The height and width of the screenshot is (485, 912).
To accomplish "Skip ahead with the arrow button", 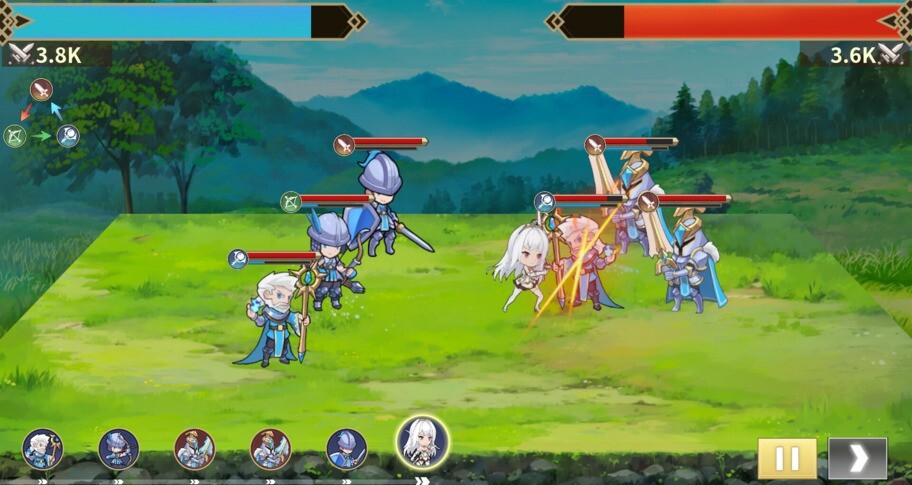I will pos(857,458).
